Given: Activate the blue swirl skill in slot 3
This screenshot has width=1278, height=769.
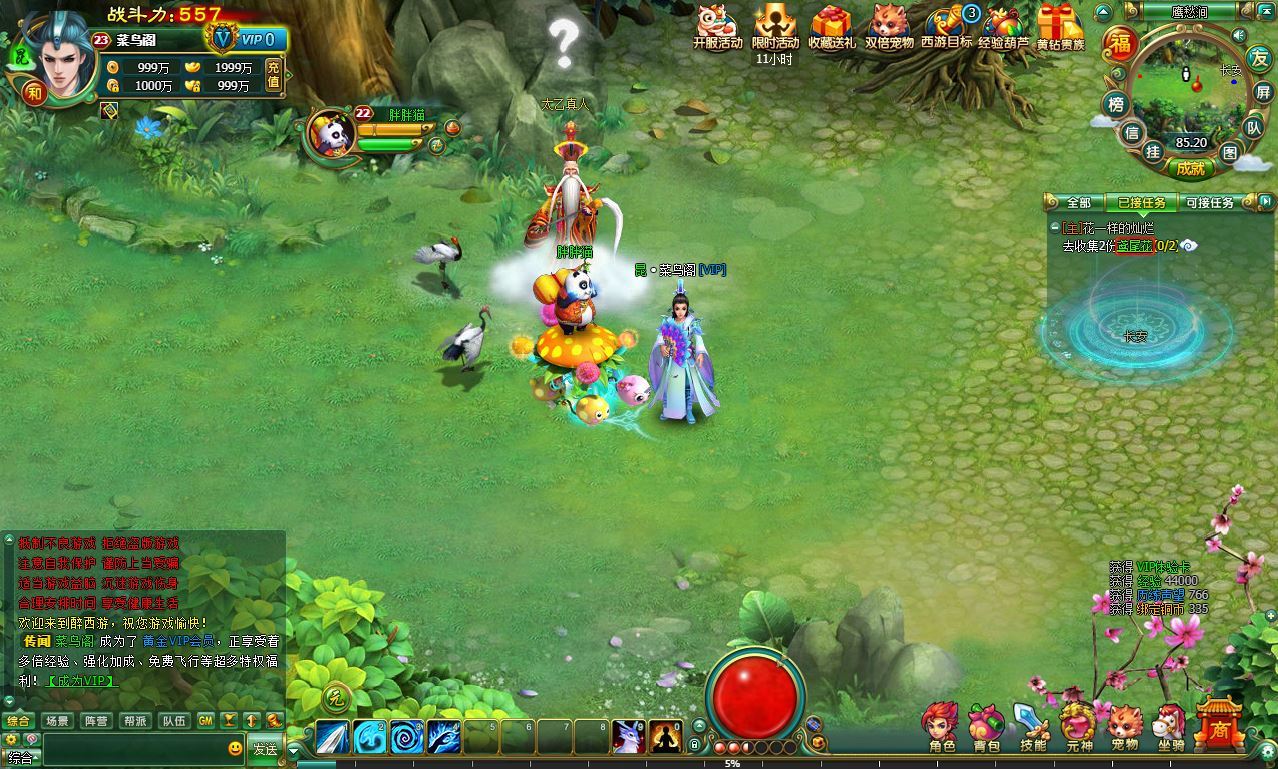Looking at the screenshot, I should tap(406, 737).
